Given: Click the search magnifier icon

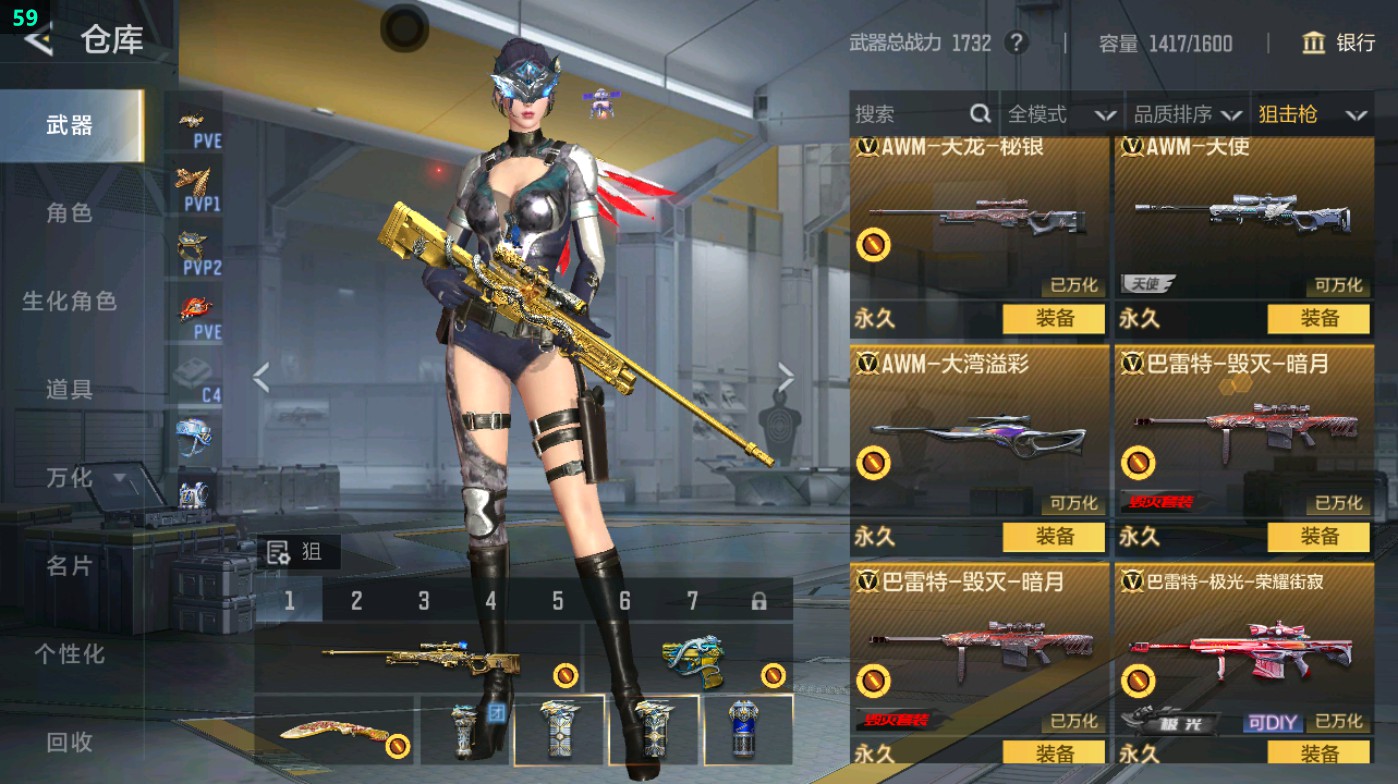Looking at the screenshot, I should pos(980,114).
